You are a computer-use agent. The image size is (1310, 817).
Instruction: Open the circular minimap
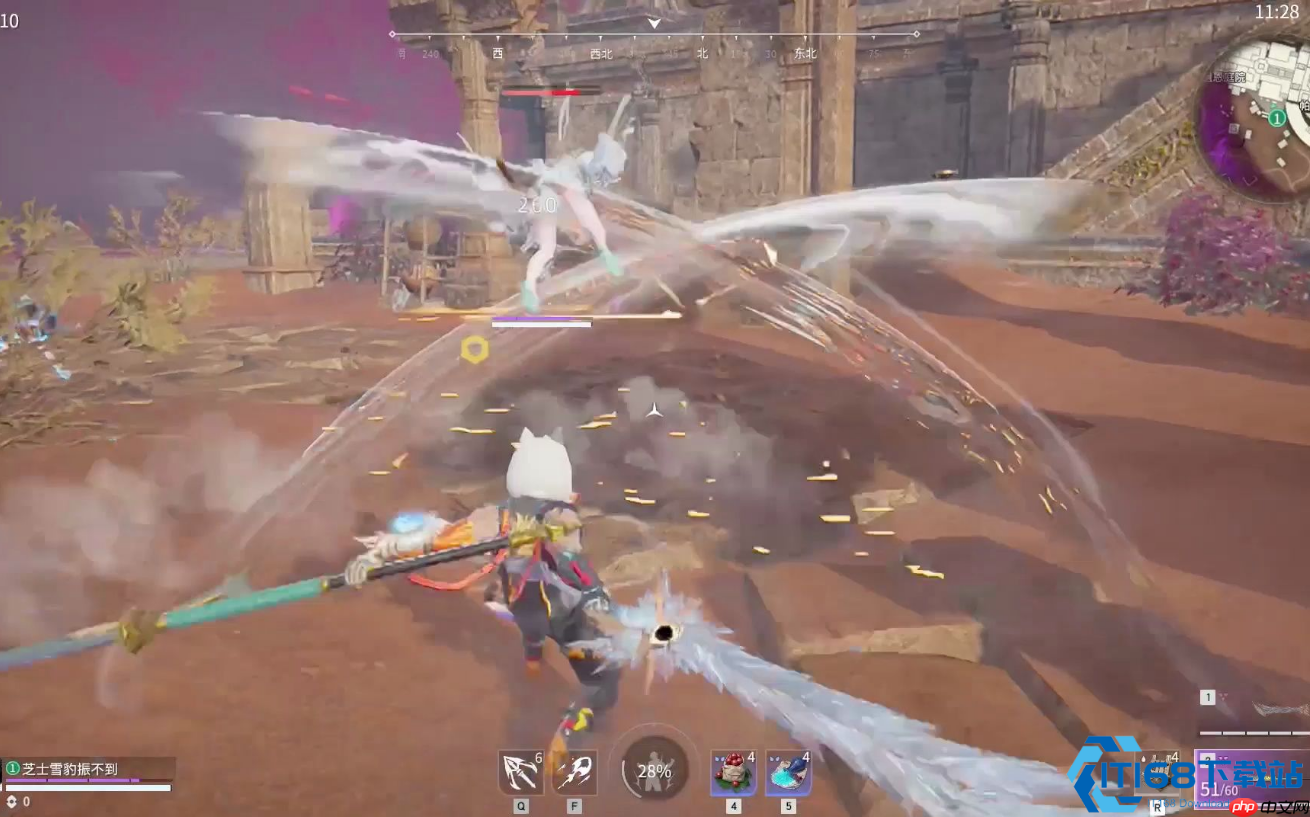tap(1256, 118)
